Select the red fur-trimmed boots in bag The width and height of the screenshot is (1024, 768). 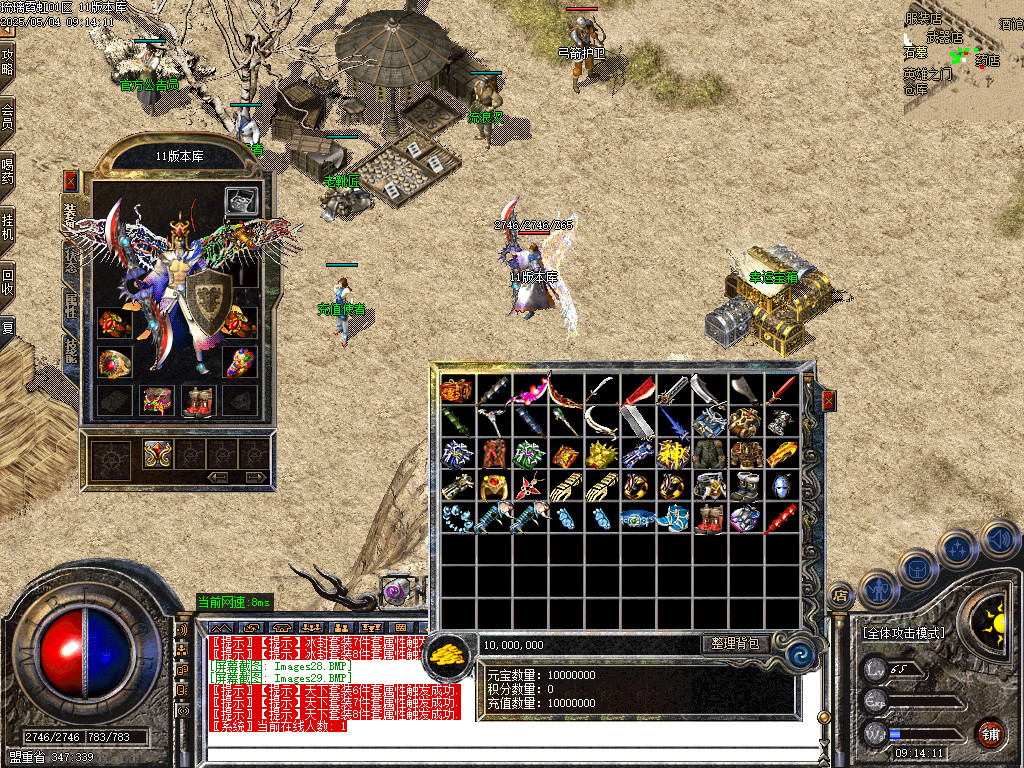pyautogui.click(x=709, y=519)
